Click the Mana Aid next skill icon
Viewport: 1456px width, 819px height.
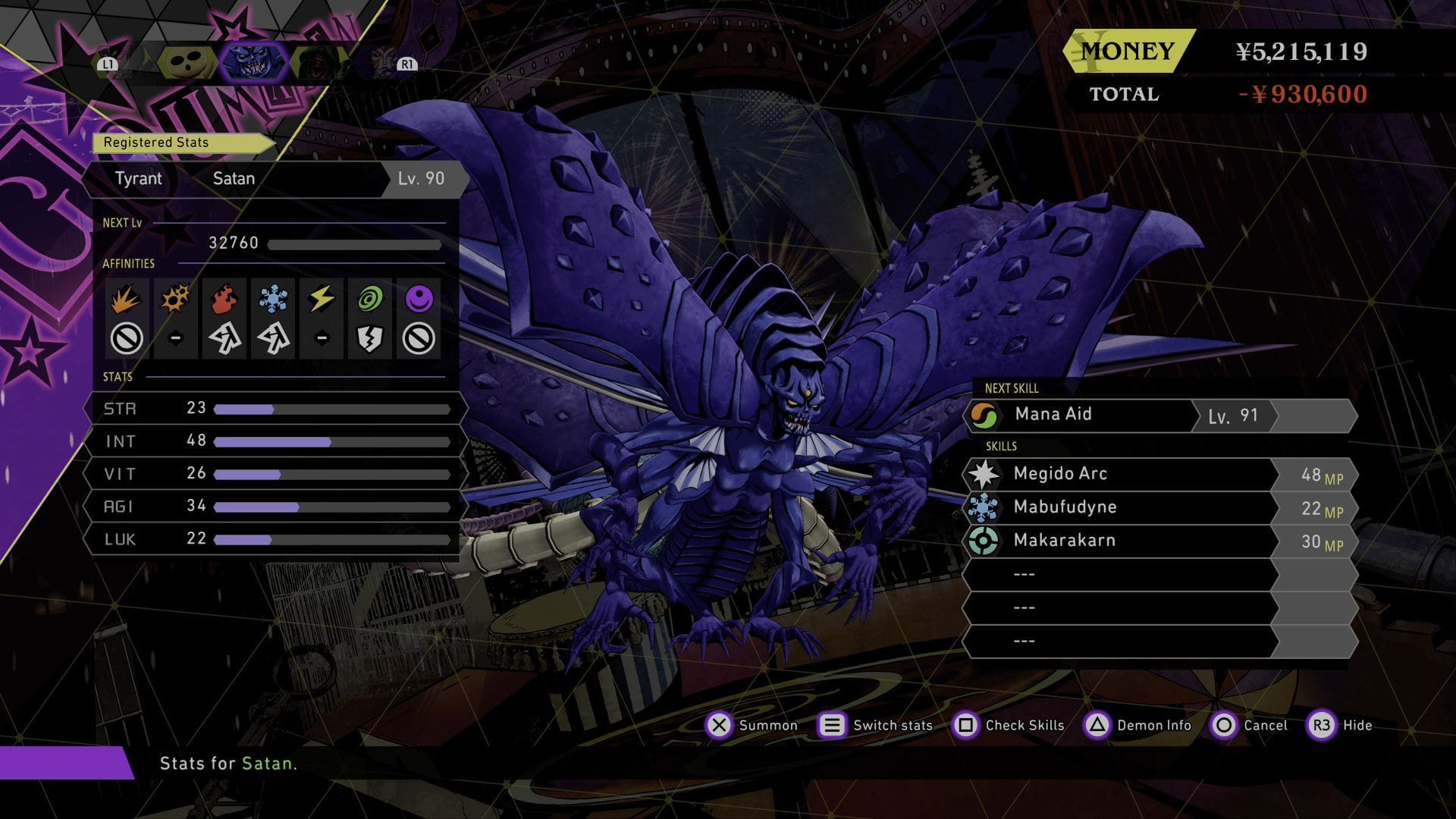tap(986, 414)
